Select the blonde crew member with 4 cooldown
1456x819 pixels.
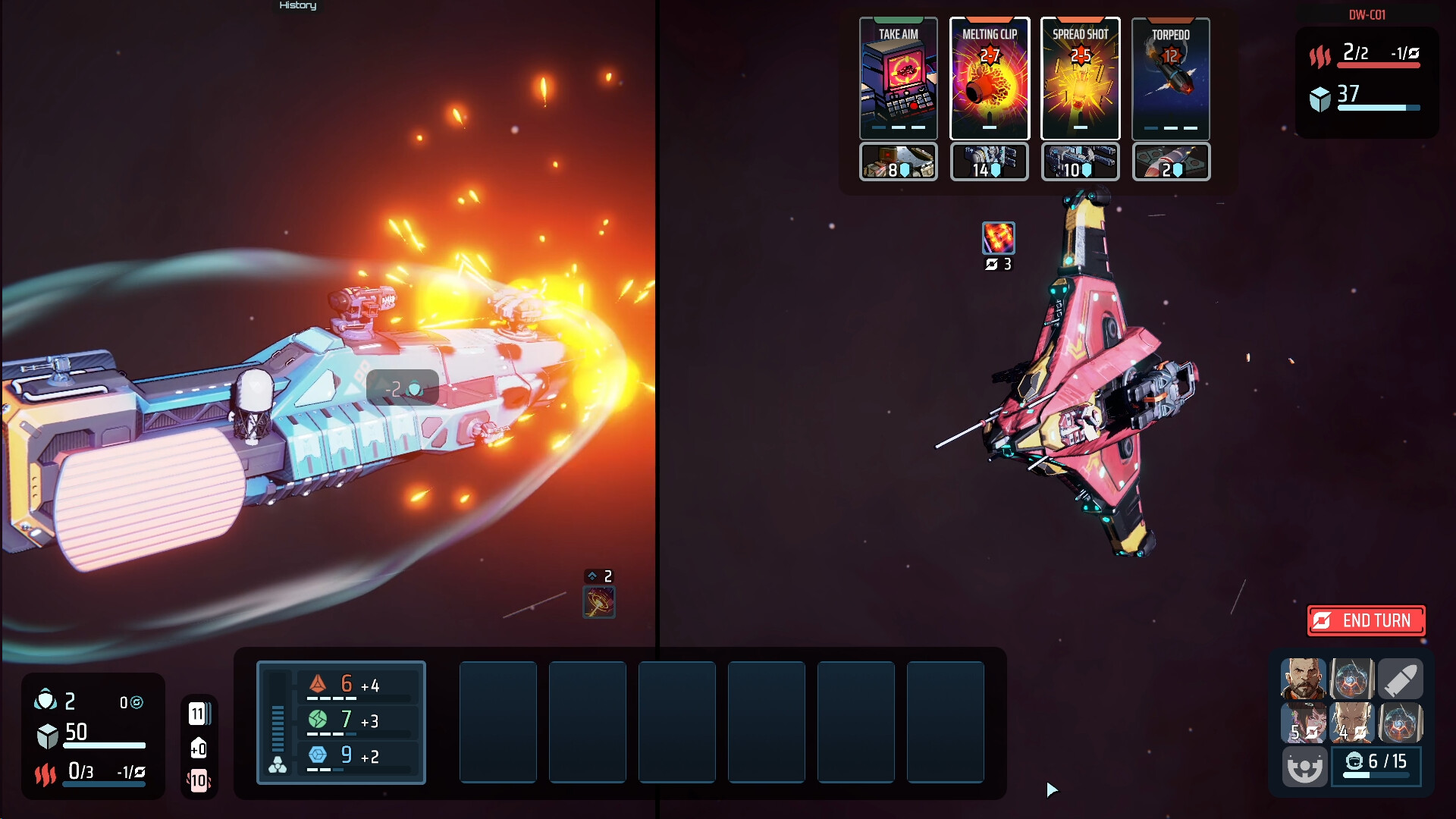point(1351,722)
